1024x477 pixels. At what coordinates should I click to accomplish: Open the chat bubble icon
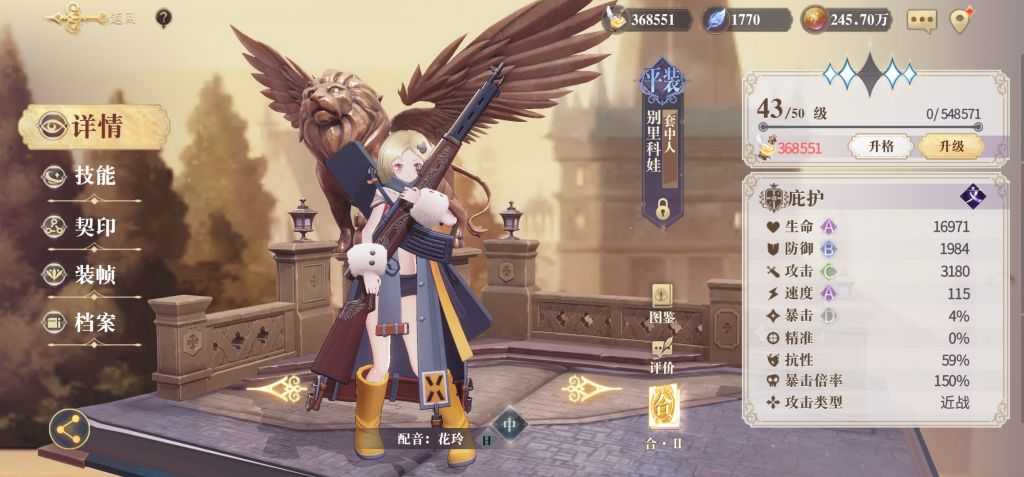point(921,20)
